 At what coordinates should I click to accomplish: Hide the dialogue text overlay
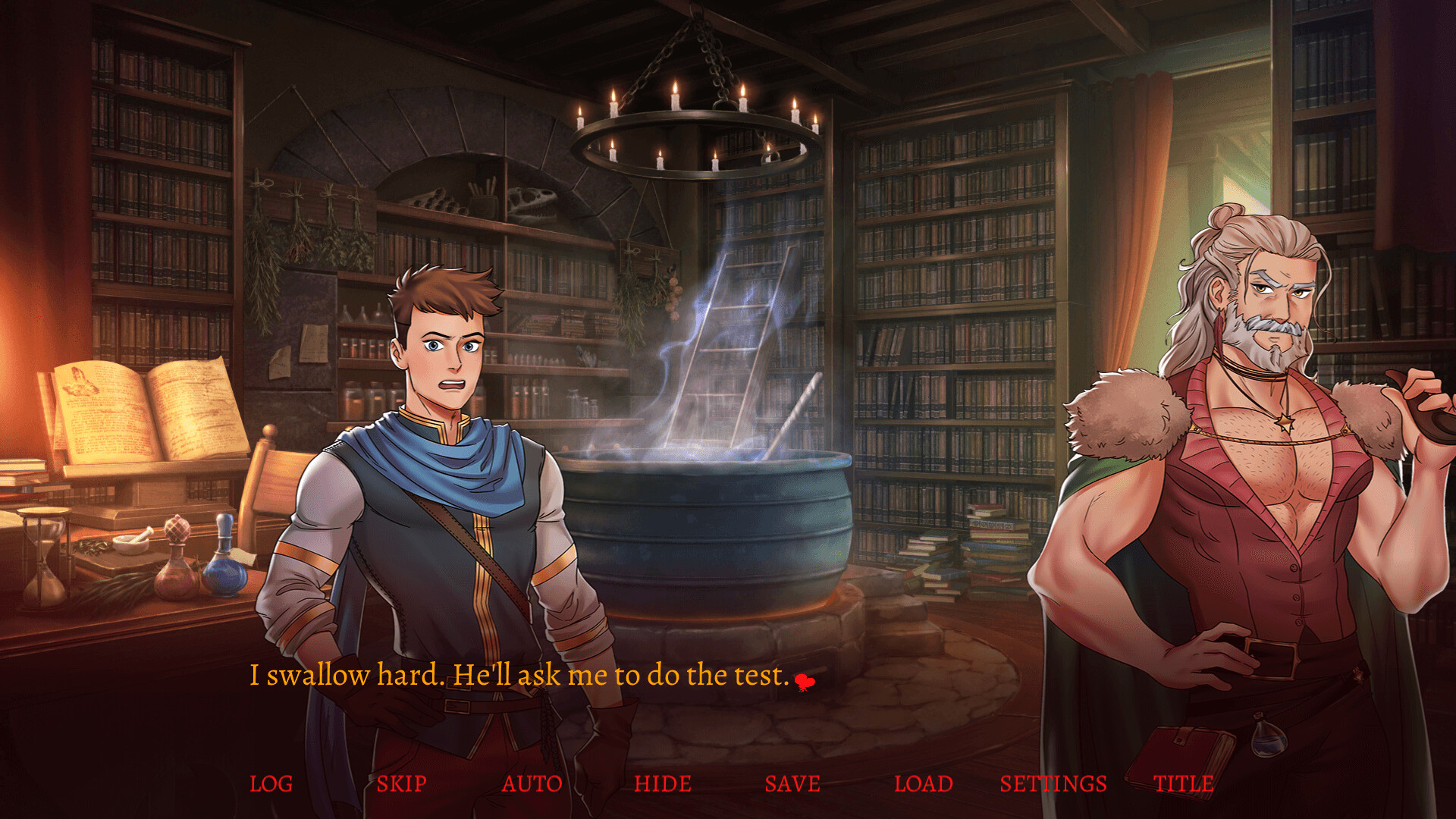(x=662, y=784)
